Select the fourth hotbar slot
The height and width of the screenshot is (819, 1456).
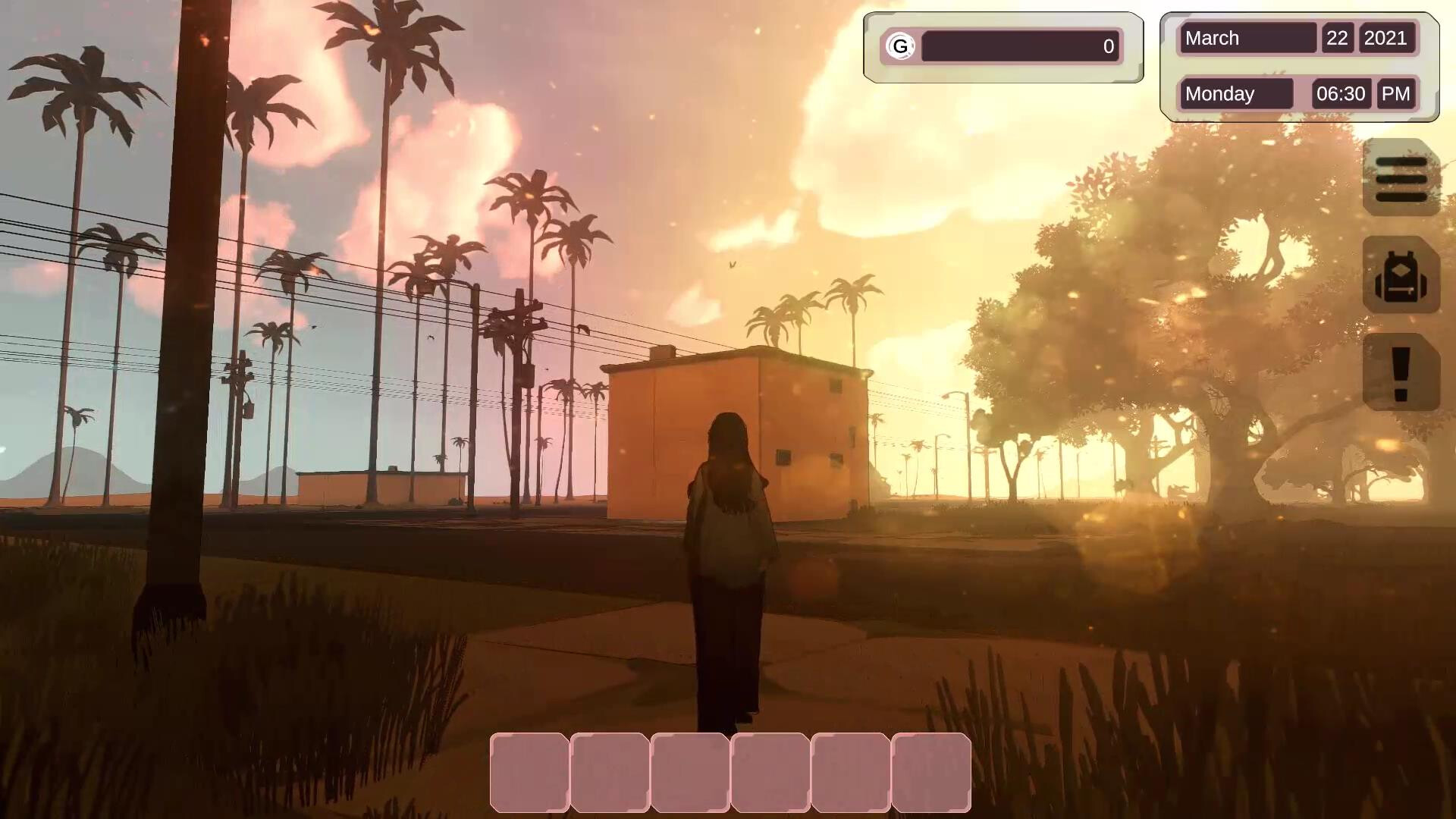(770, 773)
